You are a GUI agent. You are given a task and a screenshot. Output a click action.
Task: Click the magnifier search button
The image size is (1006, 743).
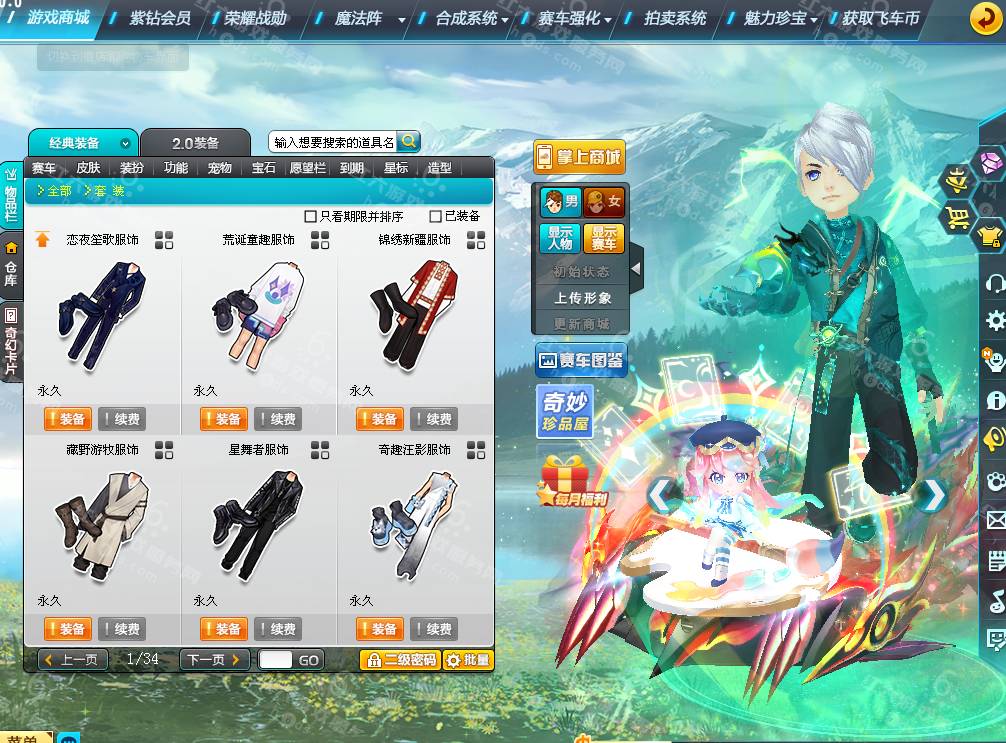pos(409,141)
